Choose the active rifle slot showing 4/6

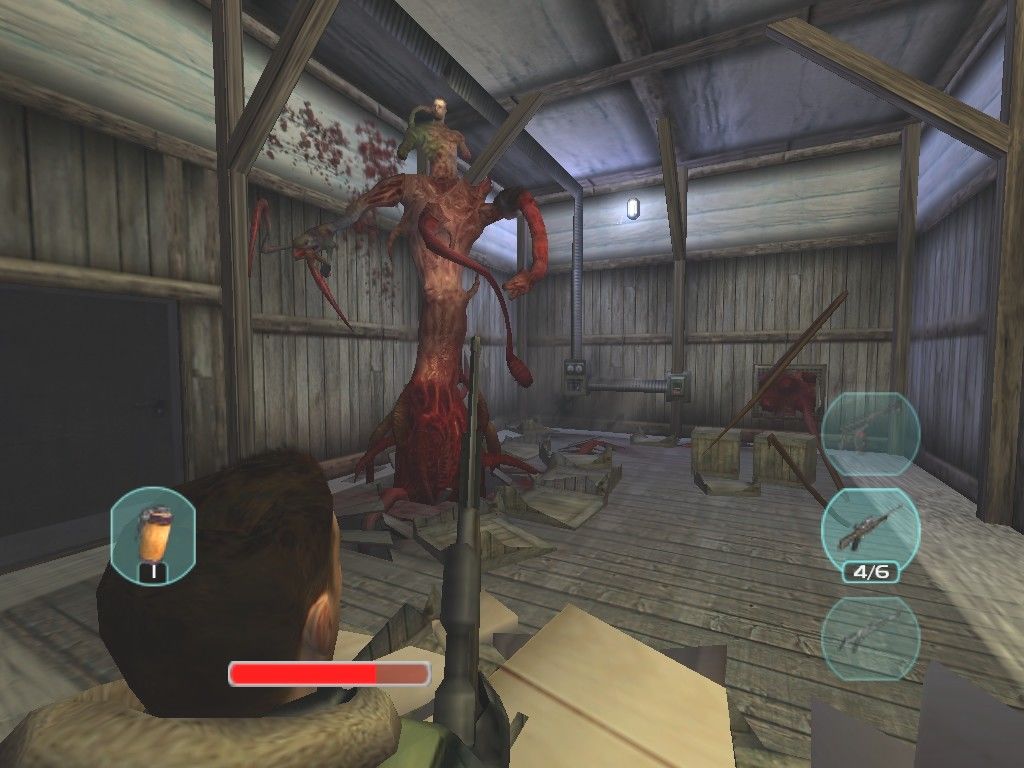869,531
